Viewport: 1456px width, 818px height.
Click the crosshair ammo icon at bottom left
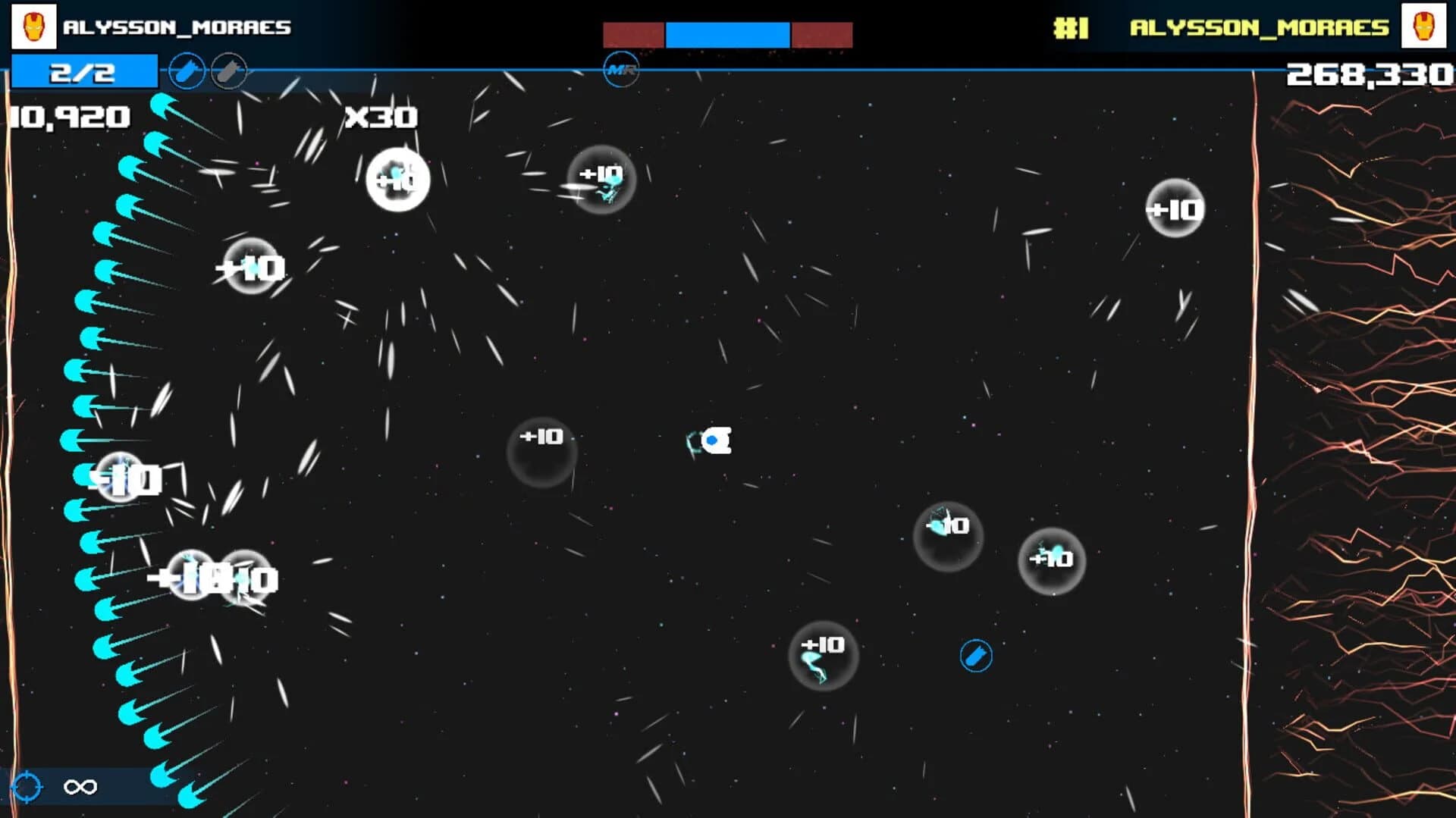pyautogui.click(x=25, y=786)
